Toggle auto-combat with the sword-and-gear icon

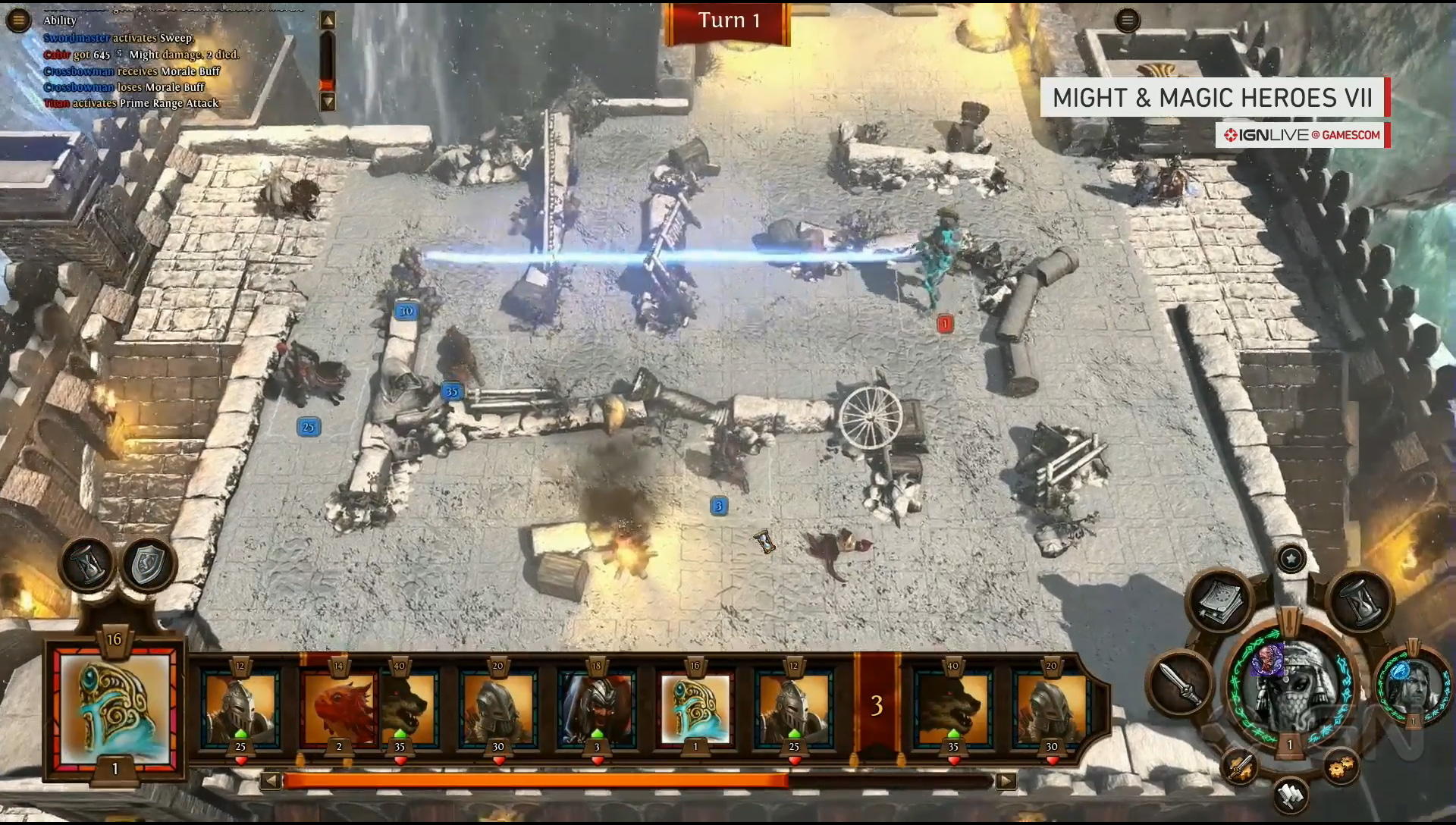click(x=1240, y=767)
